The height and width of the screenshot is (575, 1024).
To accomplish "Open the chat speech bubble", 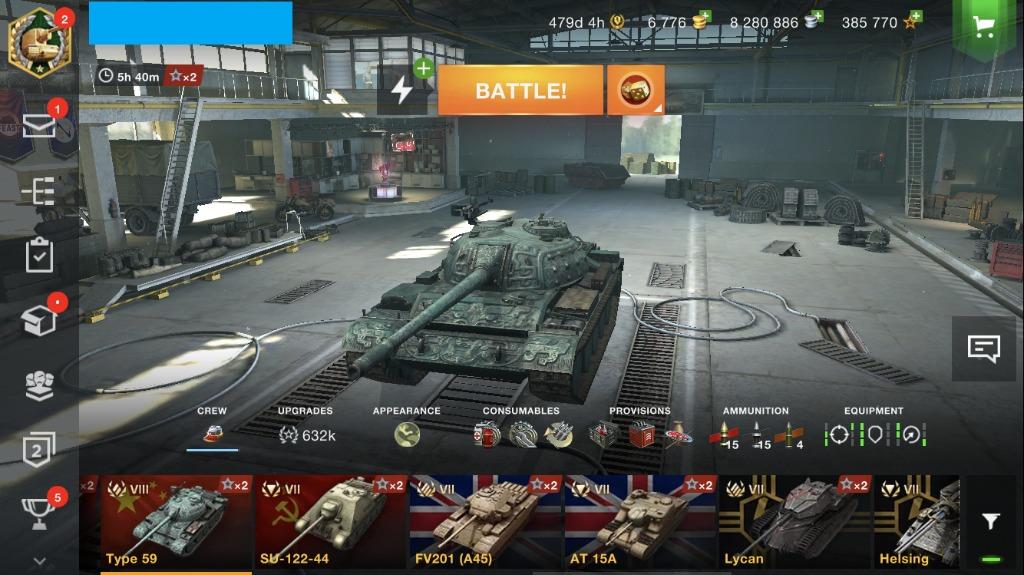I will [x=984, y=348].
